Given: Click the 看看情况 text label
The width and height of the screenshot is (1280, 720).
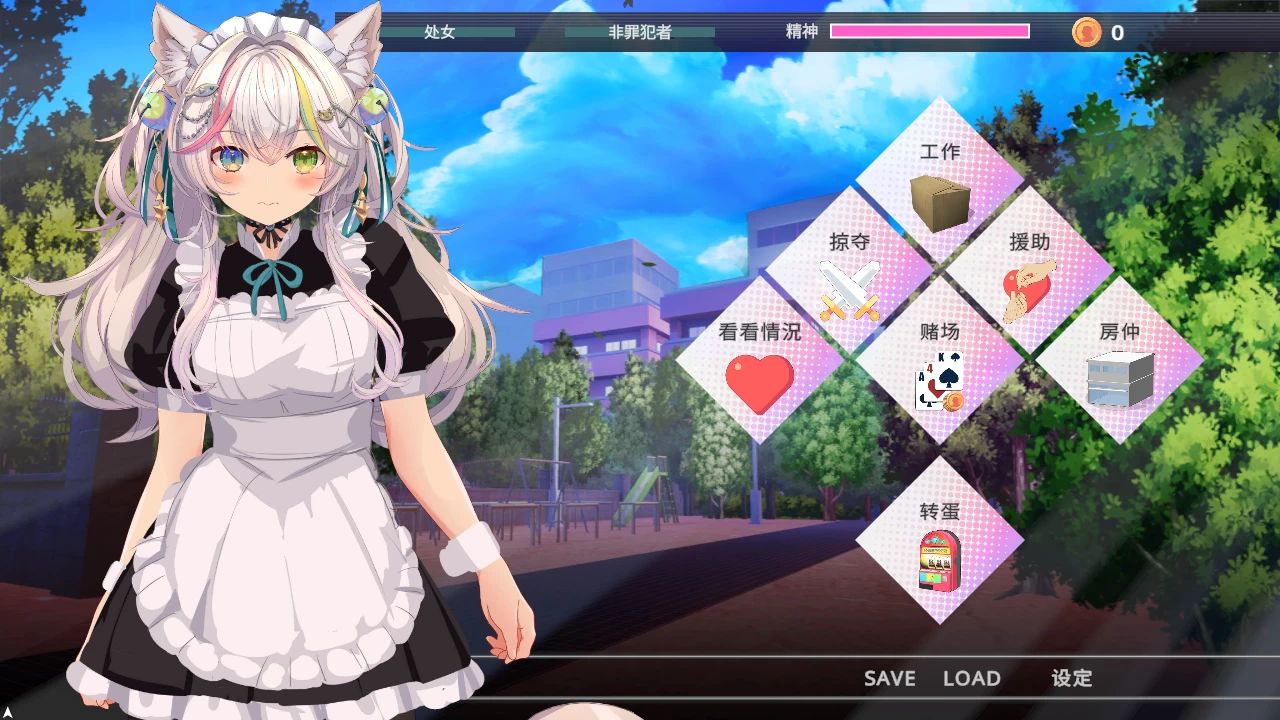Looking at the screenshot, I should (758, 332).
